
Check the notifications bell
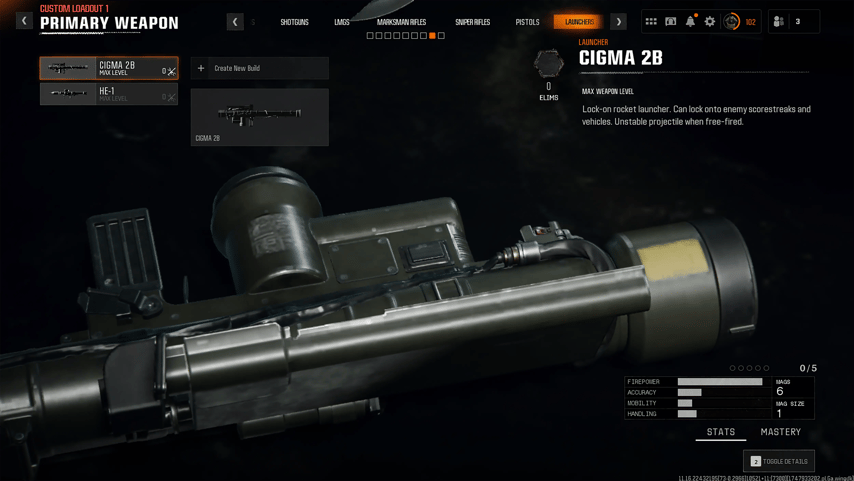click(x=690, y=21)
